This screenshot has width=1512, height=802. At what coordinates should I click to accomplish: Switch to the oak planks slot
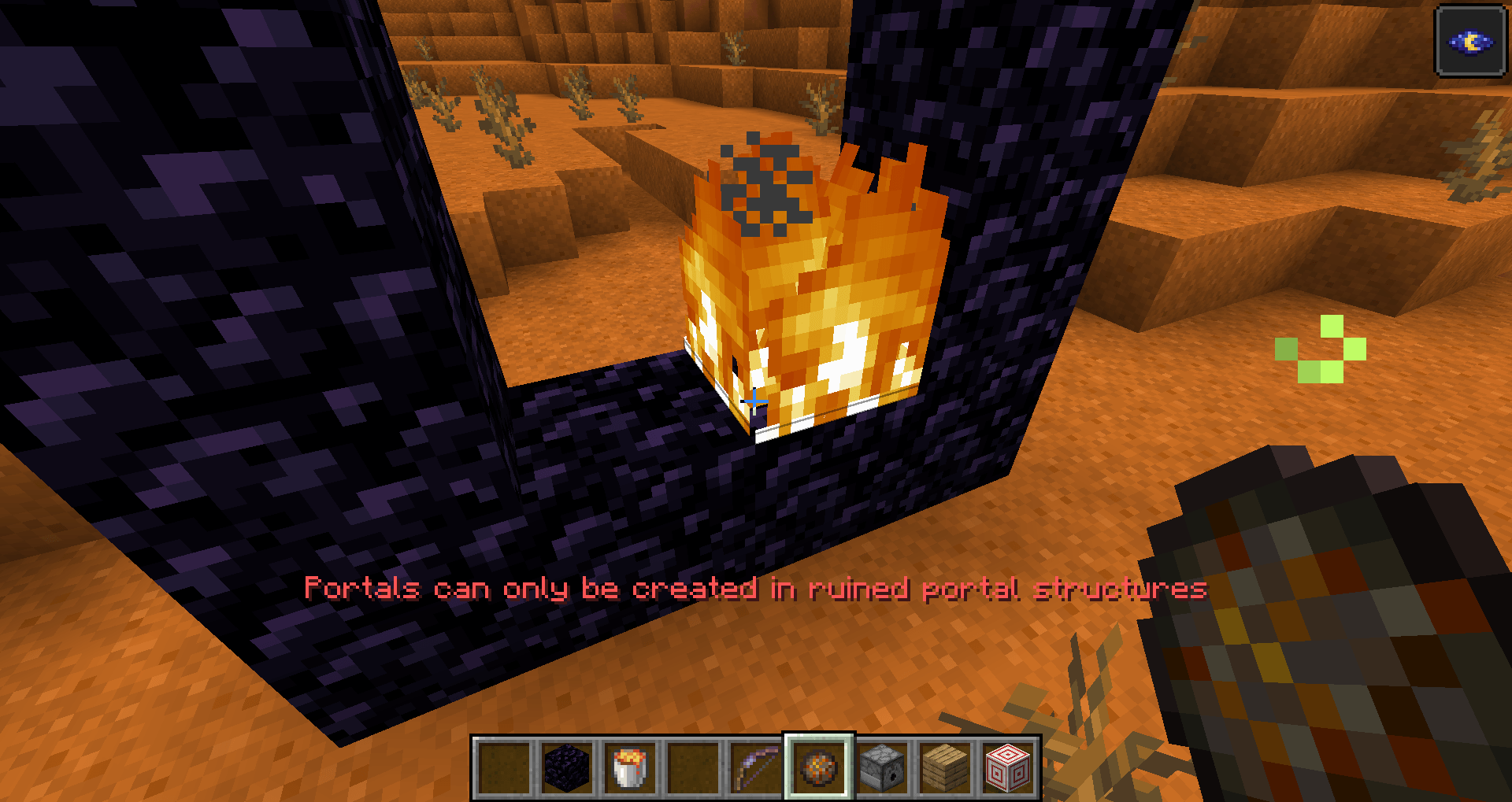click(x=945, y=767)
